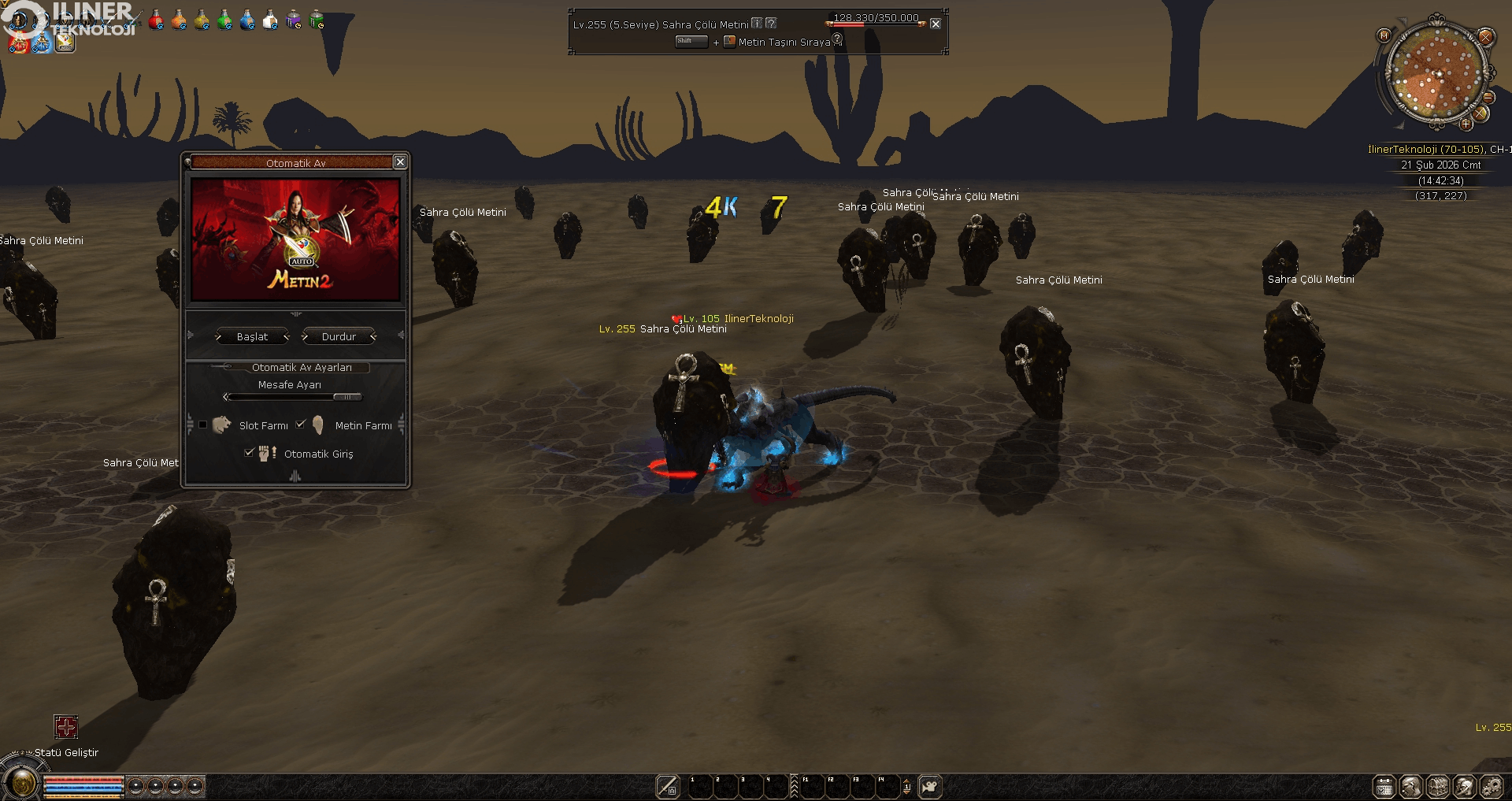Open the full map with the M button
This screenshot has width=1512, height=801.
[x=1384, y=35]
